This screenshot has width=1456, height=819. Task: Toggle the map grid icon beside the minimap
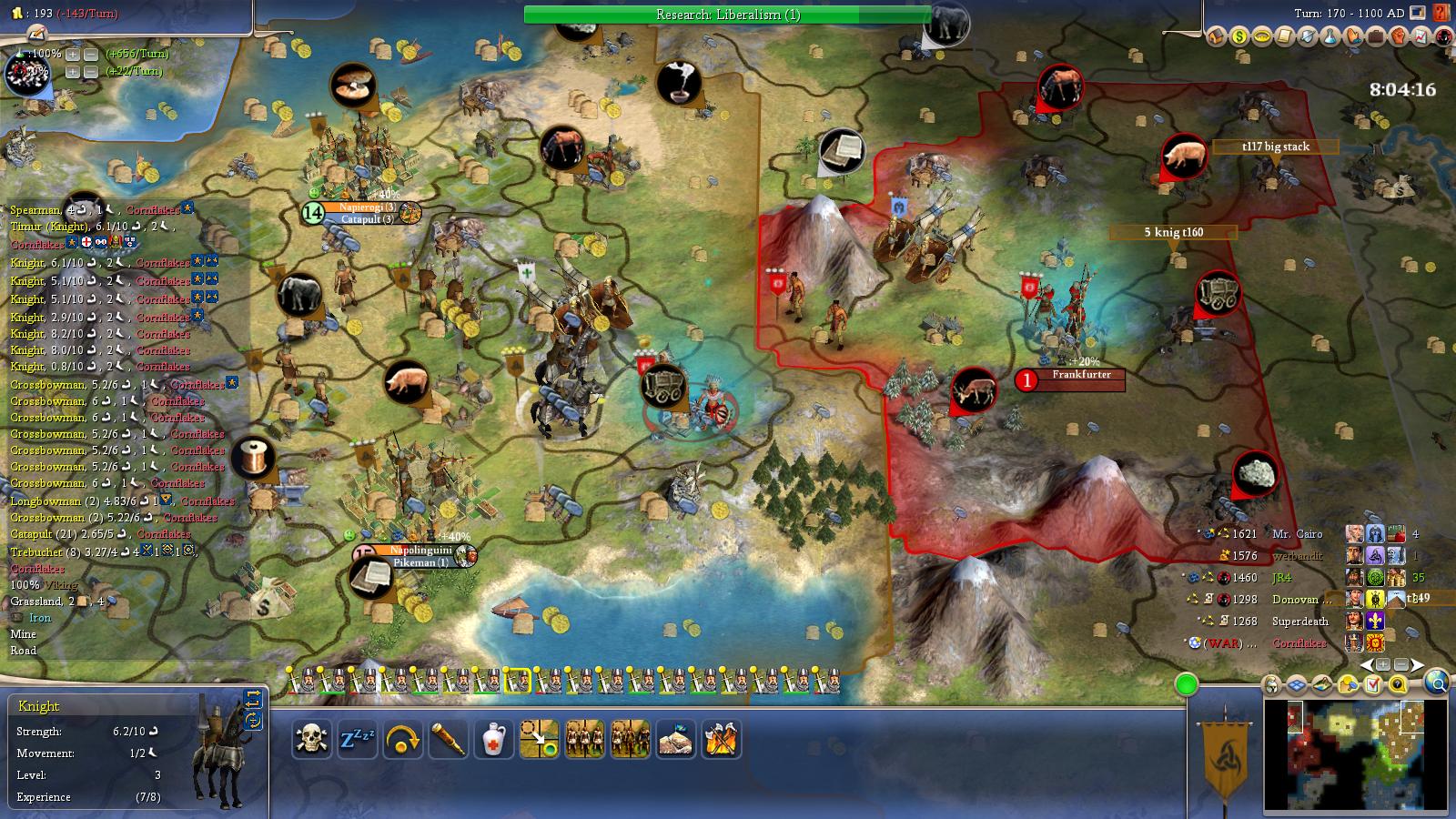1296,684
